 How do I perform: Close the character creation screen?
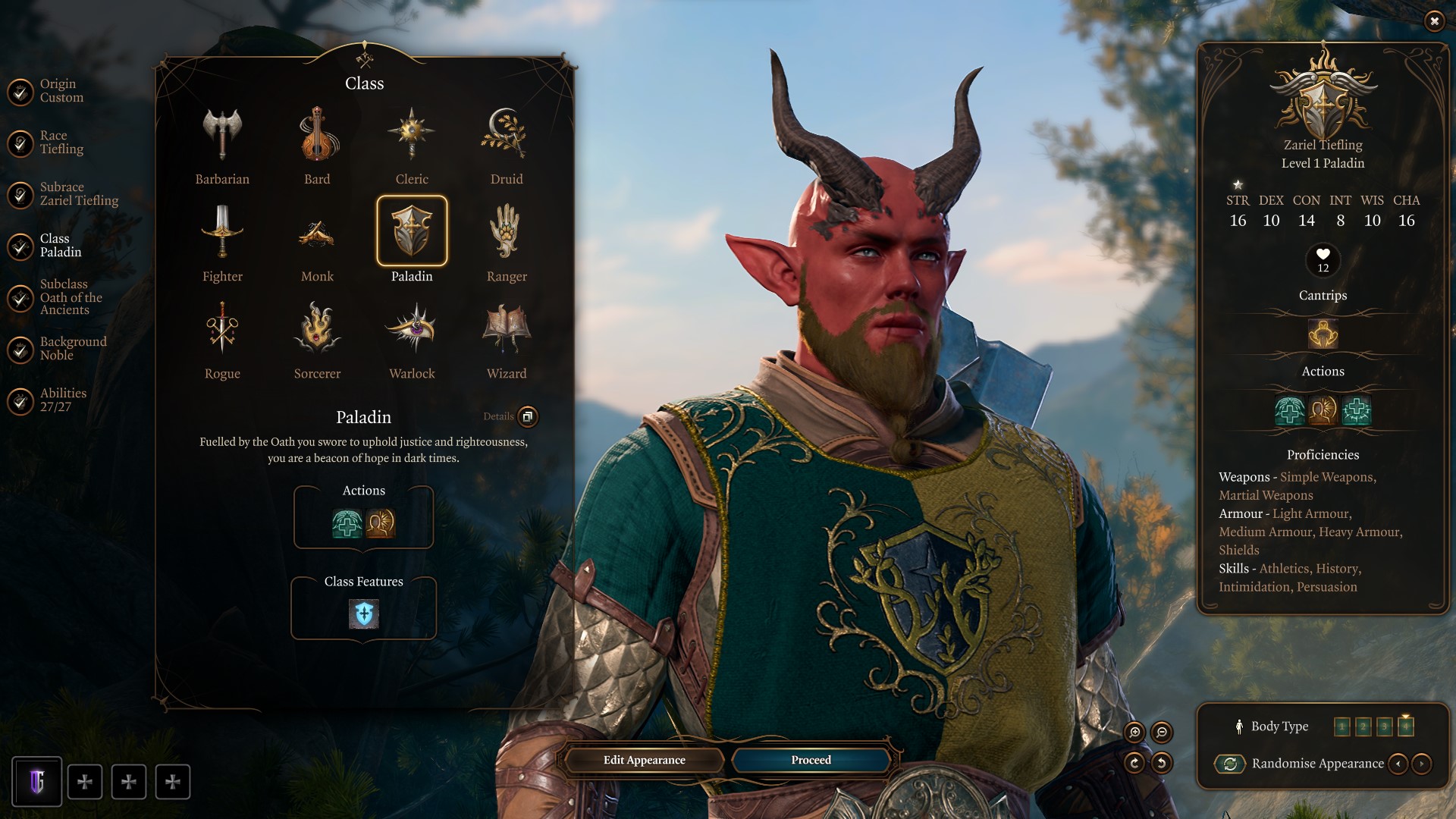click(x=1434, y=21)
